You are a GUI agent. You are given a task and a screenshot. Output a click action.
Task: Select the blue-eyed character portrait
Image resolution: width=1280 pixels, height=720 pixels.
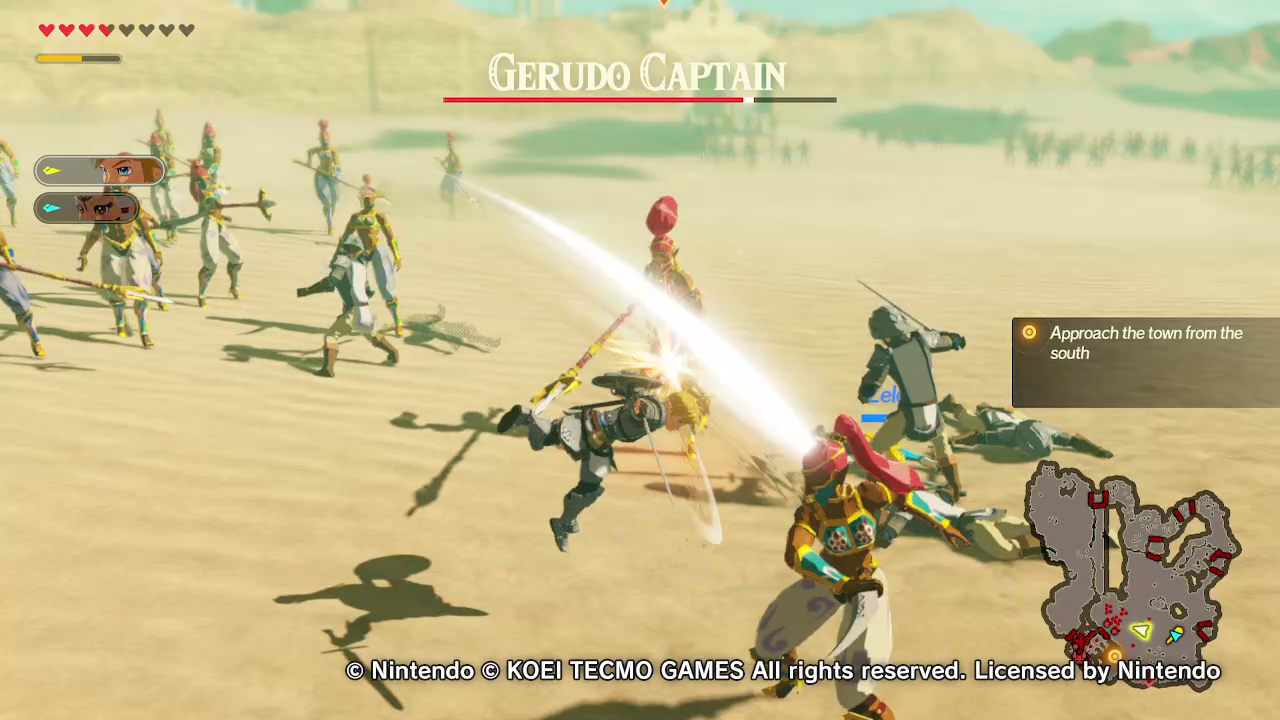pos(100,171)
